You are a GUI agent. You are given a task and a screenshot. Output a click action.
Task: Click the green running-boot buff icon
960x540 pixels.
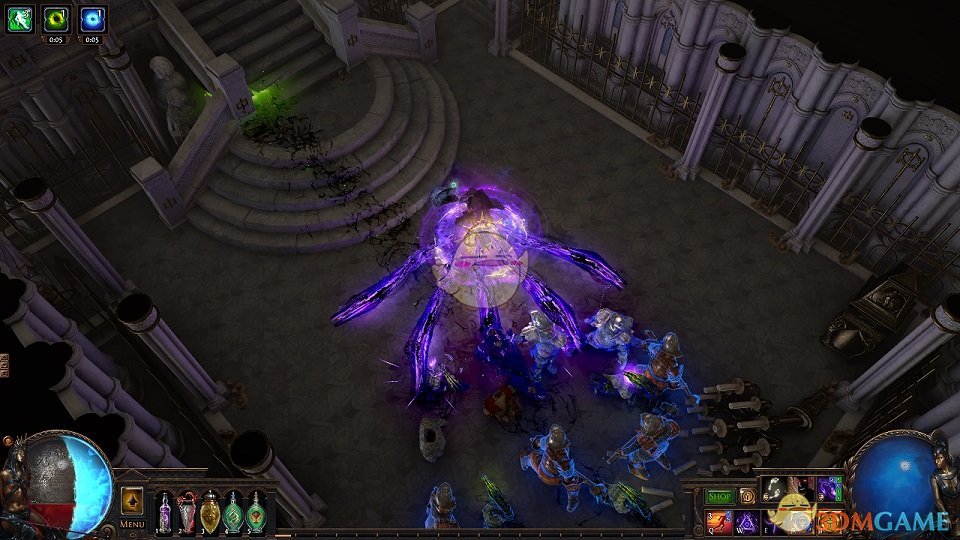tap(18, 18)
